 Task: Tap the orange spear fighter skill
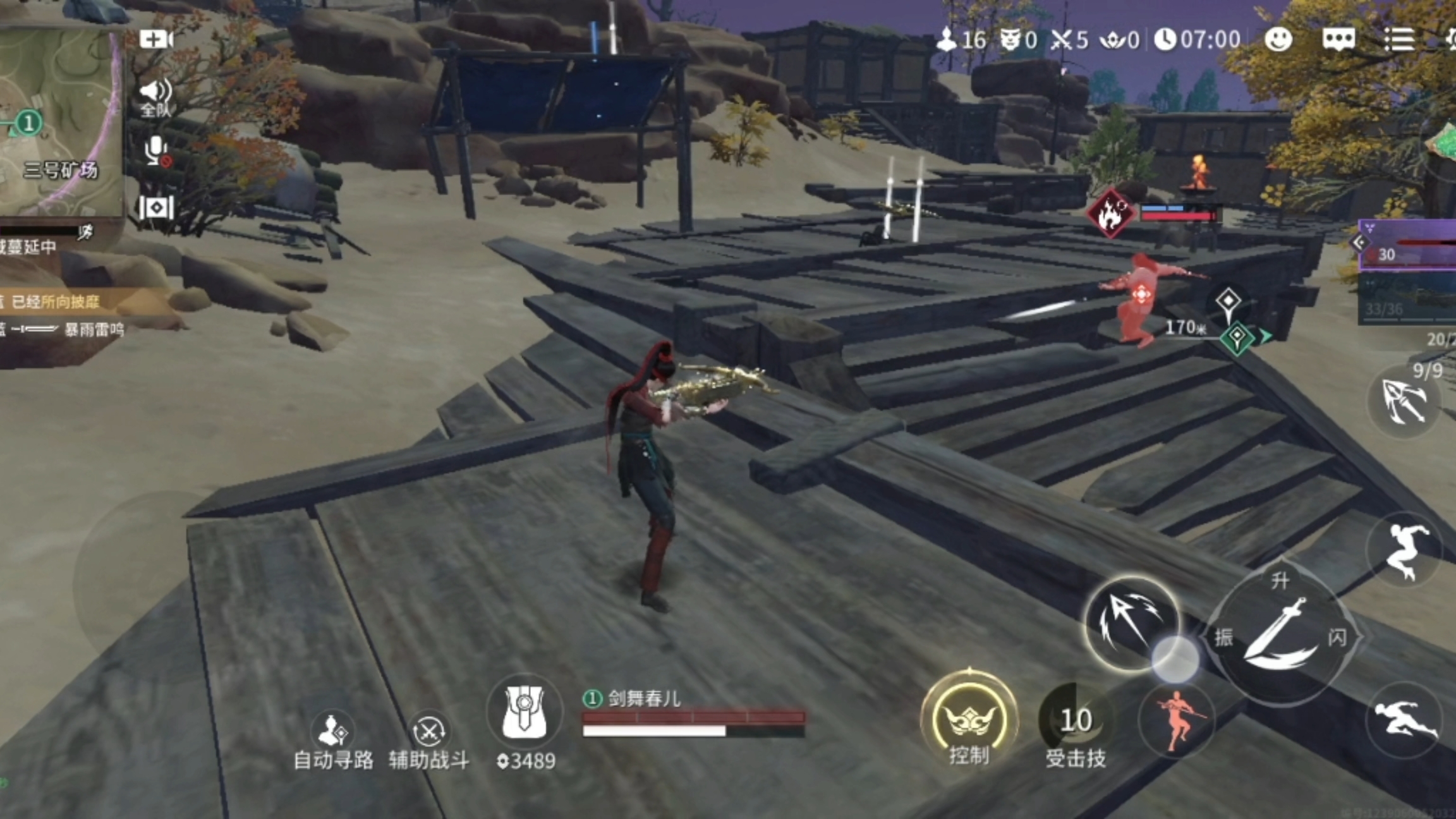coord(1177,720)
